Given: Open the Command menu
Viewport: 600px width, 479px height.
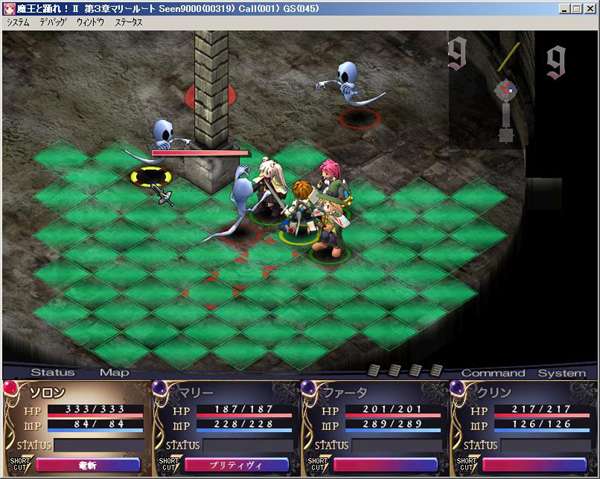Looking at the screenshot, I should pos(493,373).
